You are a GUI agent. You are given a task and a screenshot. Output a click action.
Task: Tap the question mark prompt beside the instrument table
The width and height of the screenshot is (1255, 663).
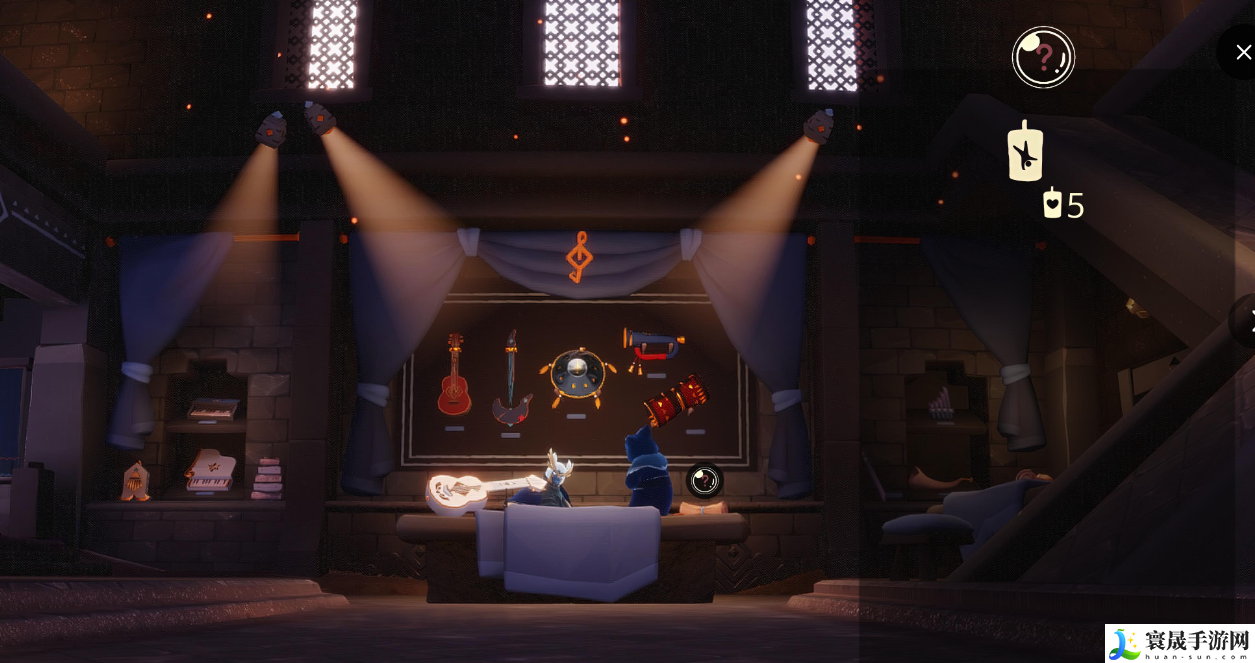[704, 481]
